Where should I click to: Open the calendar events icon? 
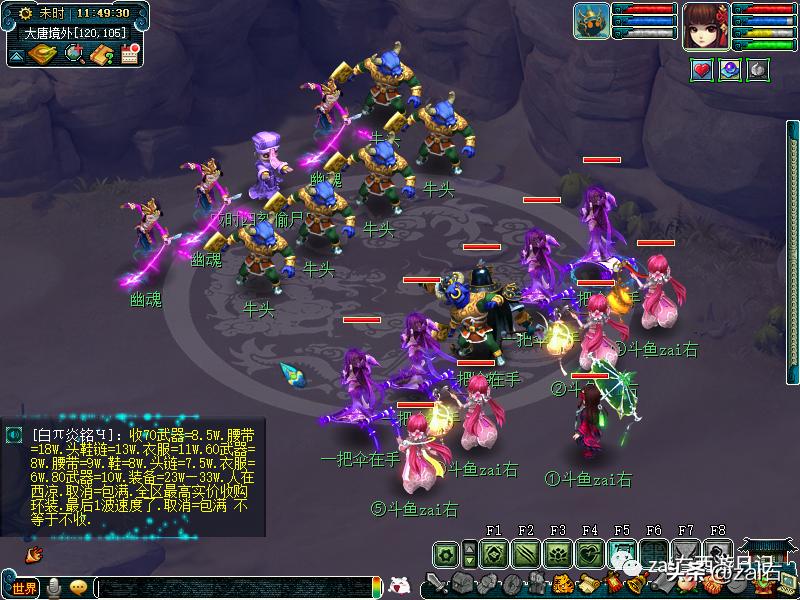click(x=129, y=54)
